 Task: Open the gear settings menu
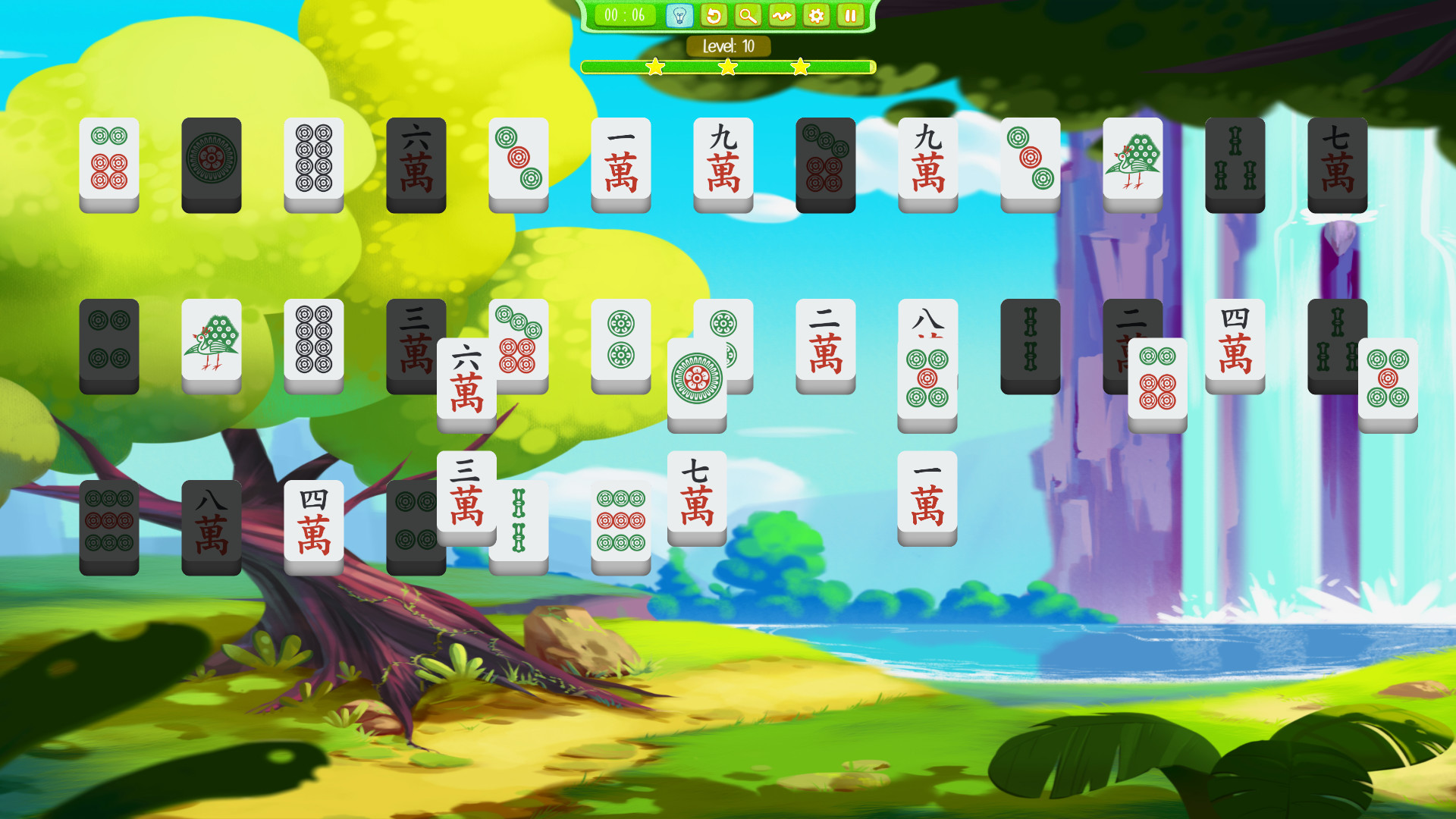tap(817, 15)
